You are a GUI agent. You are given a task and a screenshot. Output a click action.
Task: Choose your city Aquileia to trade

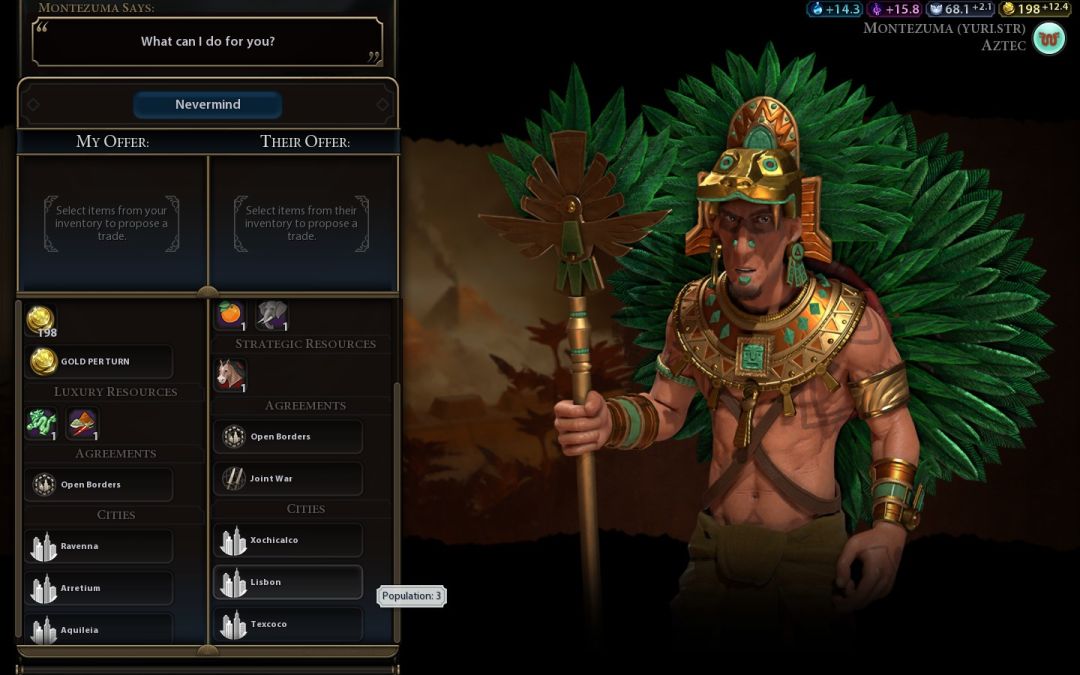pyautogui.click(x=98, y=630)
